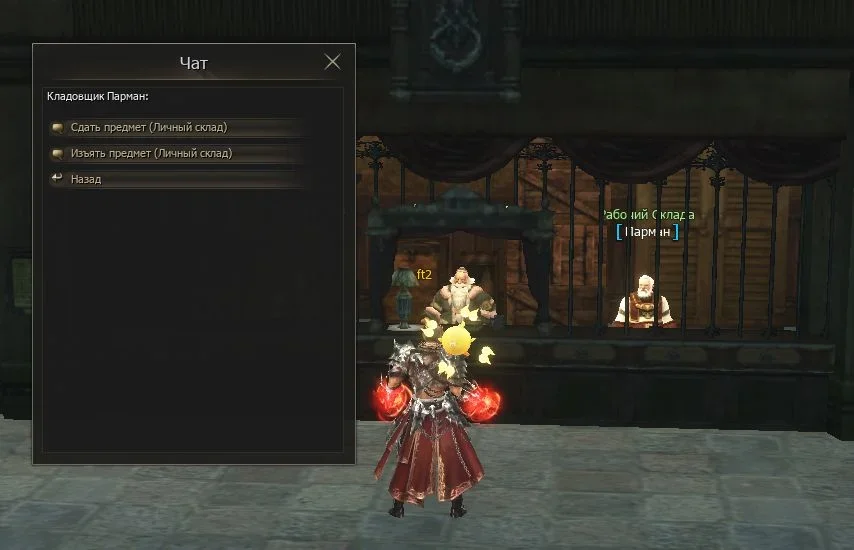Go back with the "Назад" option
This screenshot has height=550, width=854.
pos(86,180)
